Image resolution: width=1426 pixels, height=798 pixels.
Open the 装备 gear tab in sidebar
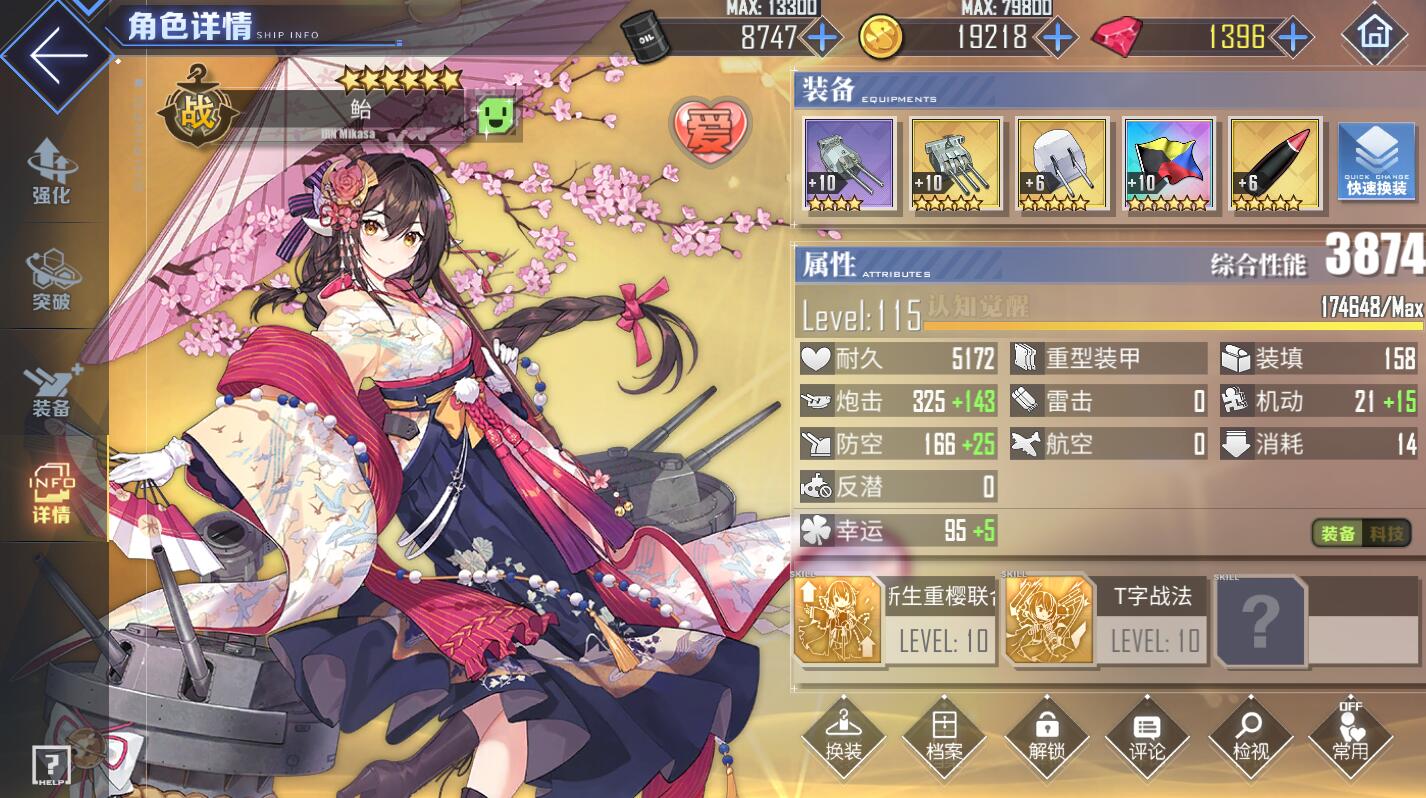click(52, 390)
